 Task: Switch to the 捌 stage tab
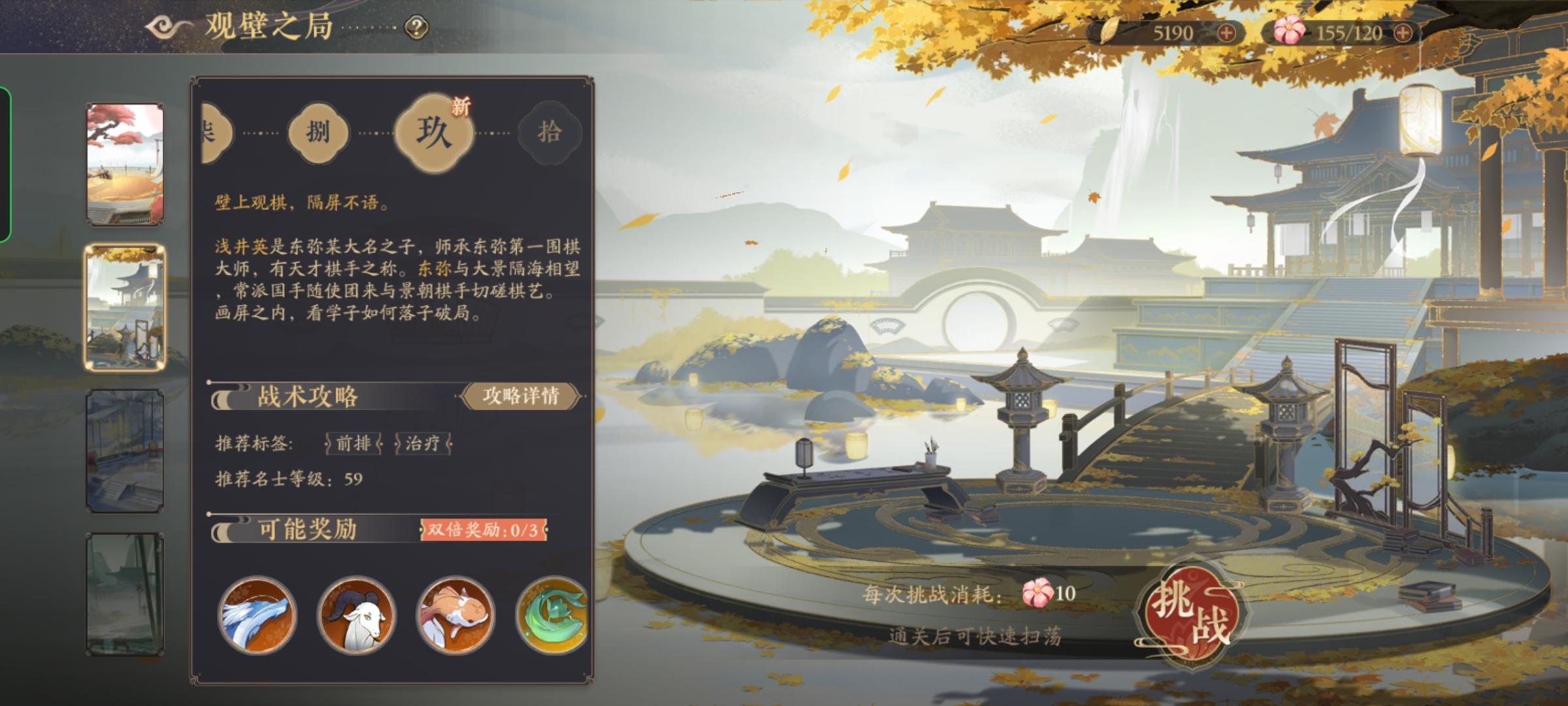[318, 133]
